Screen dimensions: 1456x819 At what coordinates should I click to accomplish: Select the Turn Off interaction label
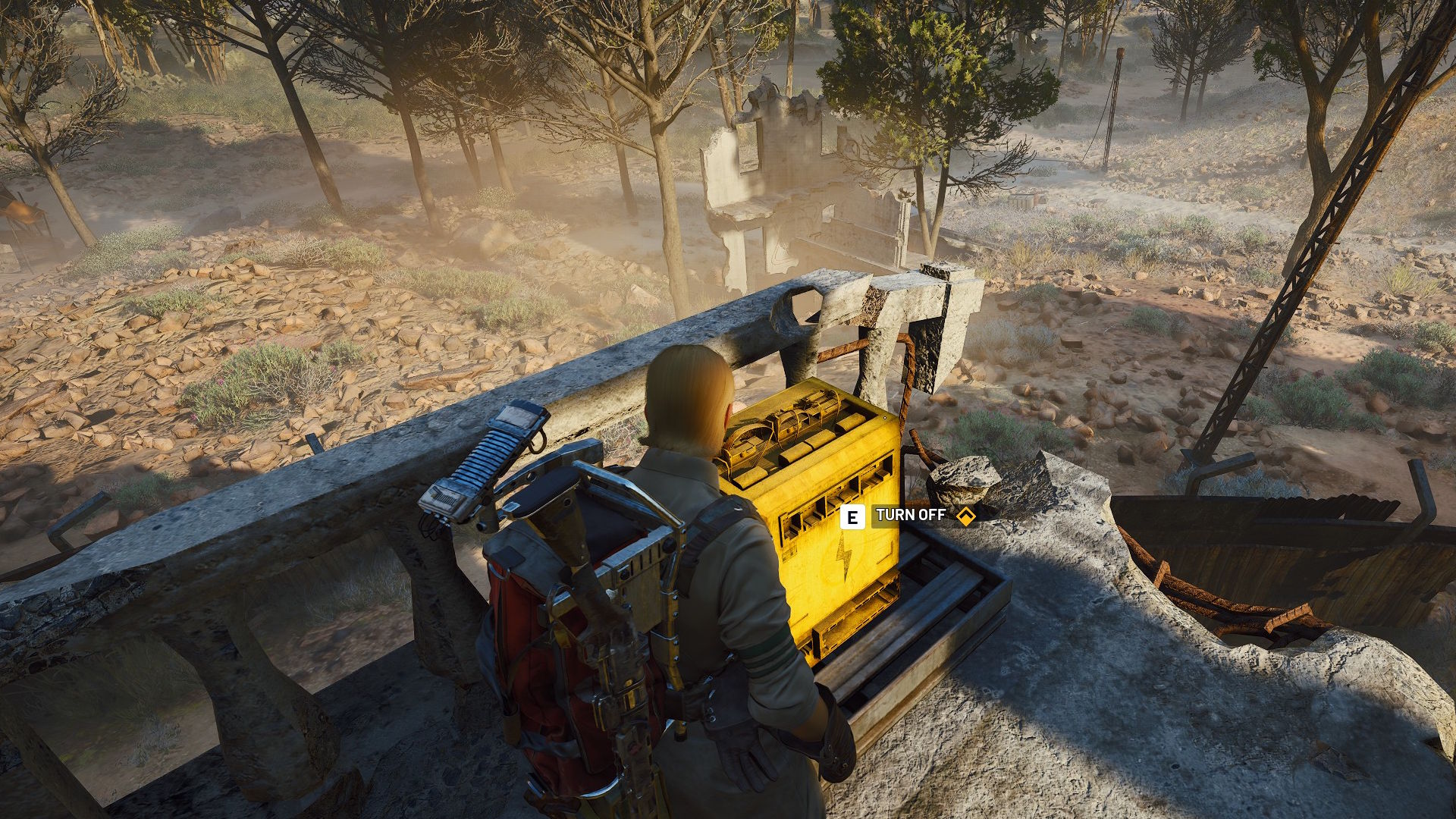[910, 516]
